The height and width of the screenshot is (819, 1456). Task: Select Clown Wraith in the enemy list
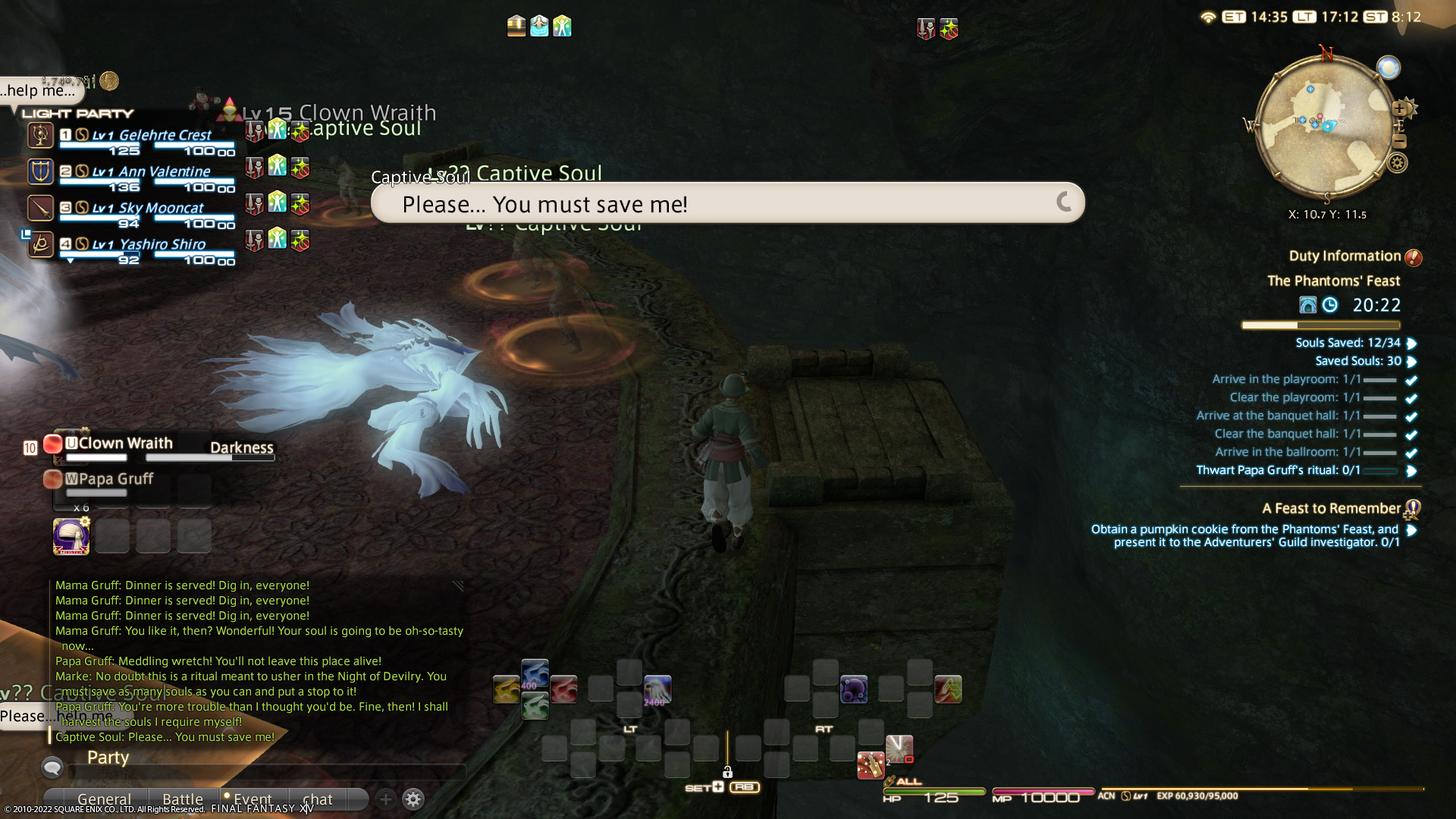[x=126, y=444]
